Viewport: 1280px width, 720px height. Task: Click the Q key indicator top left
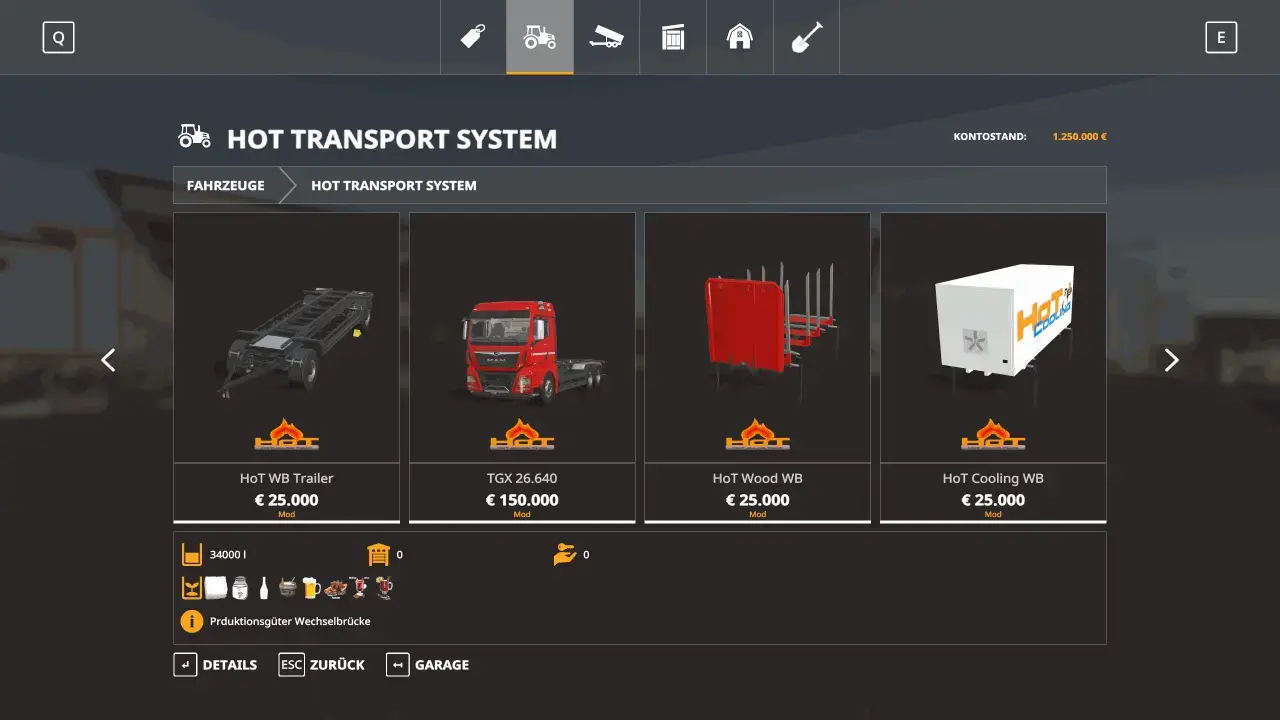(58, 37)
